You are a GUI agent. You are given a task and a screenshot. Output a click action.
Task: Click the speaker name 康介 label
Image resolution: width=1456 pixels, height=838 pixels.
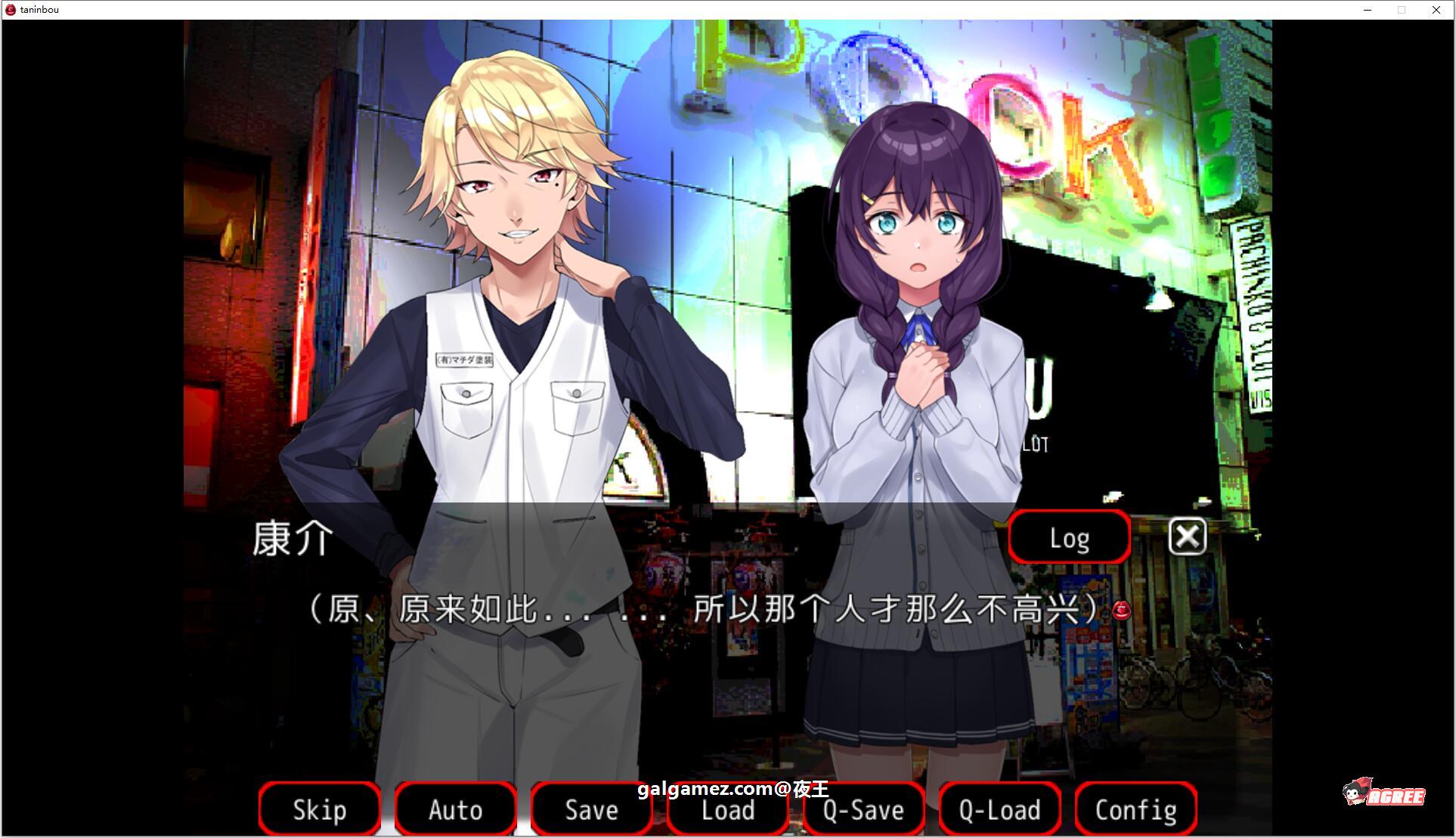pos(291,539)
